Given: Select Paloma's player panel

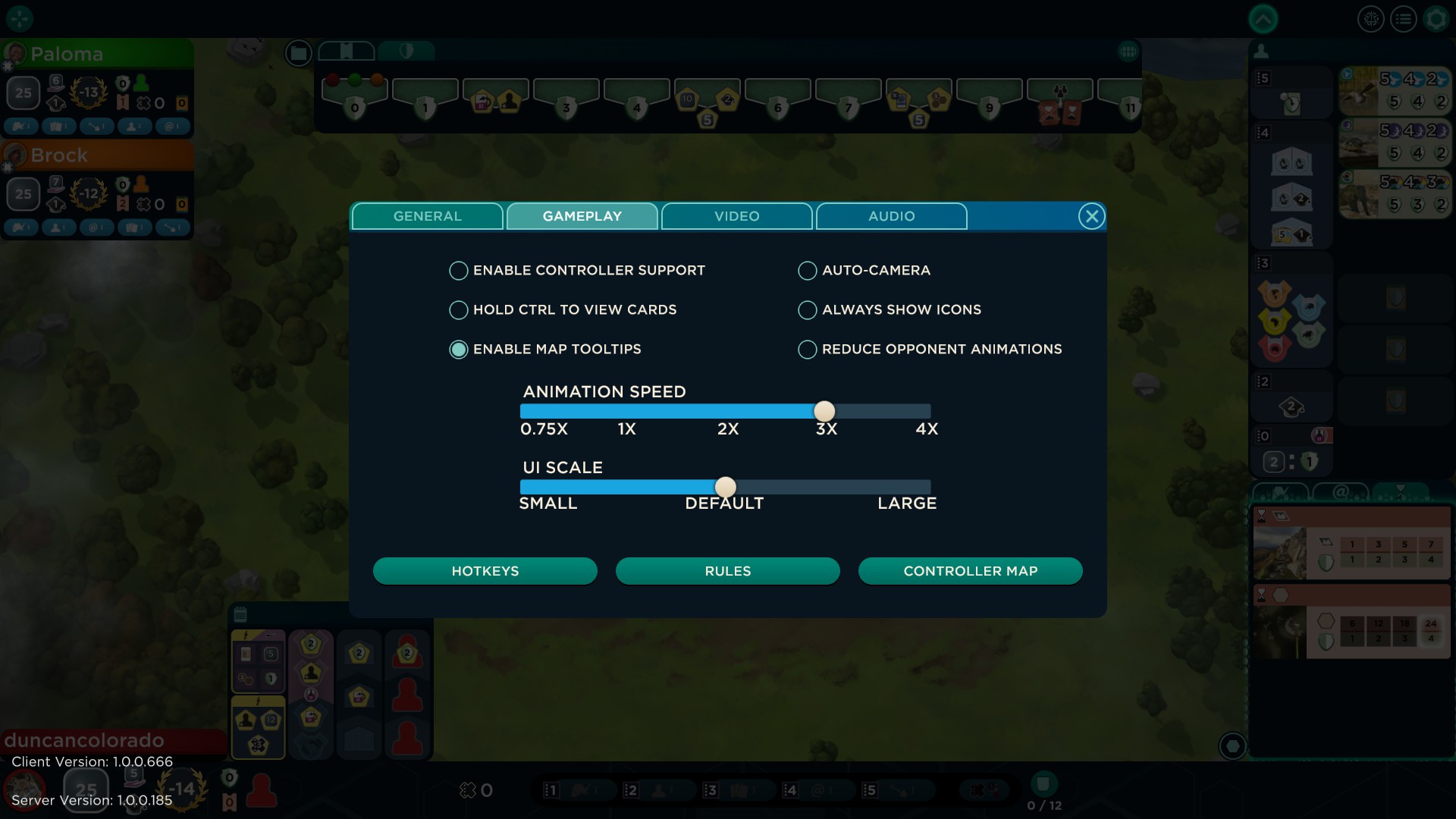Looking at the screenshot, I should click(x=97, y=55).
